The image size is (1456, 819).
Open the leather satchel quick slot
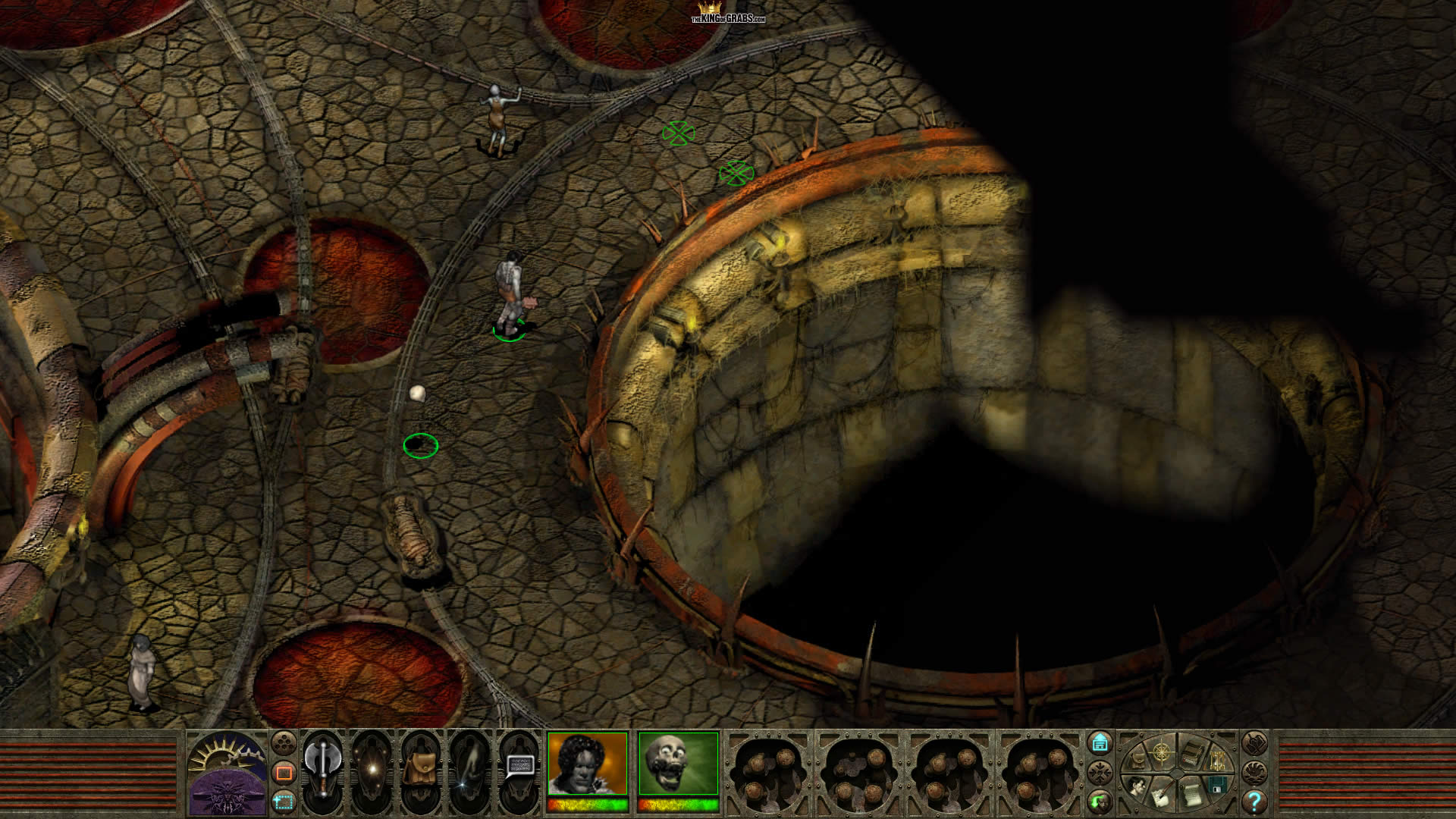click(x=421, y=767)
